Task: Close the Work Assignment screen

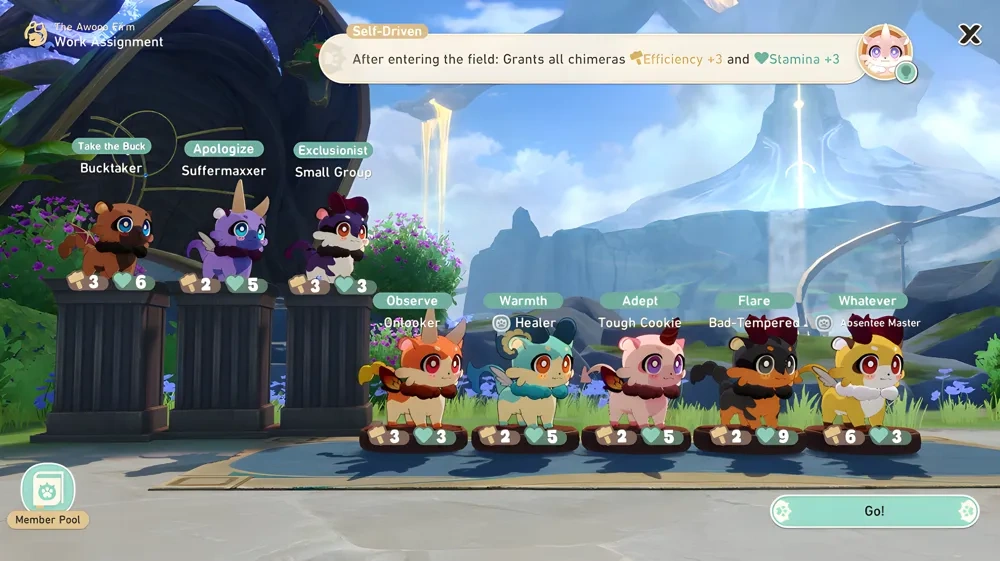Action: click(x=969, y=35)
